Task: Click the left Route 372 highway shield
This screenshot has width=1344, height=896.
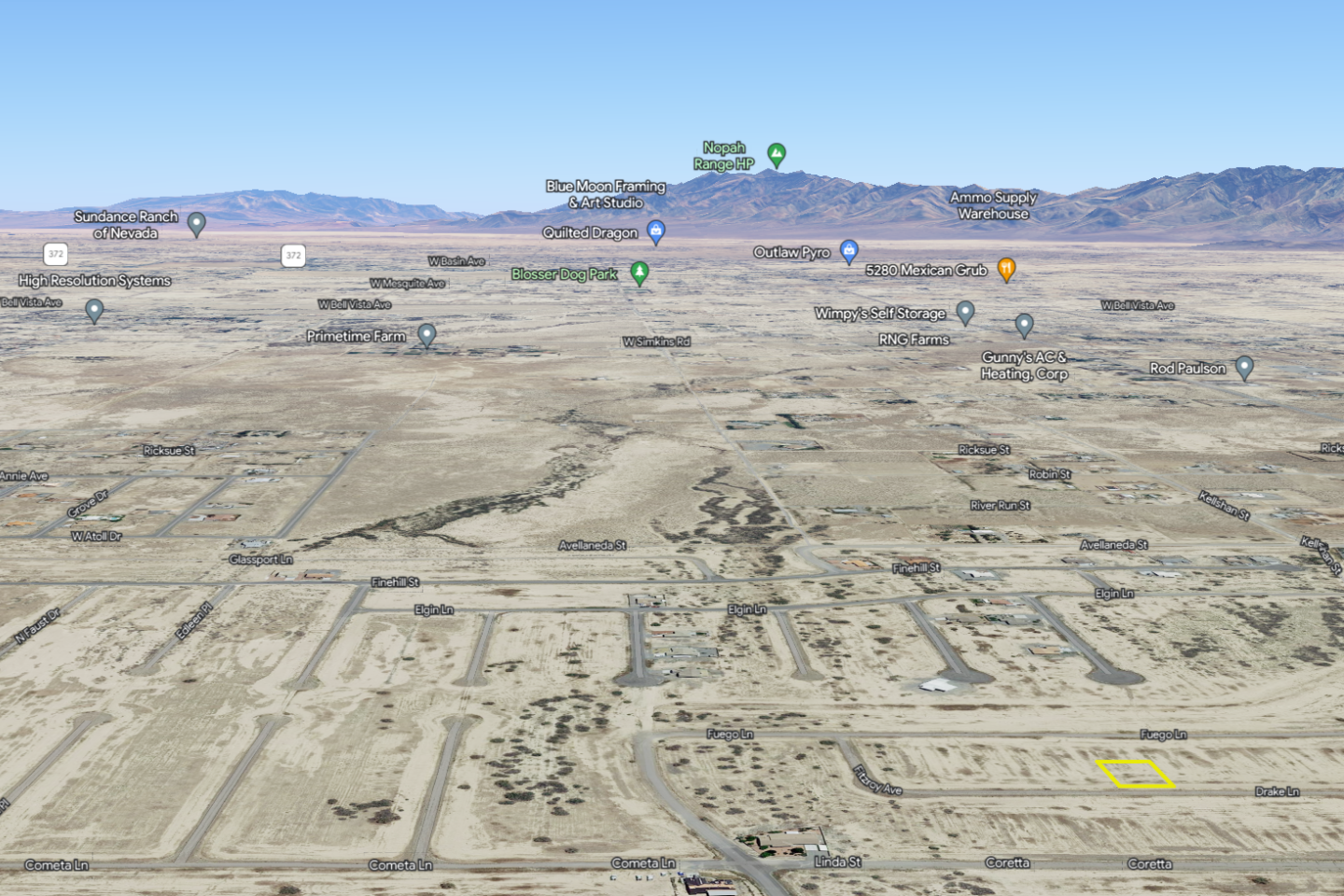Action: (56, 253)
